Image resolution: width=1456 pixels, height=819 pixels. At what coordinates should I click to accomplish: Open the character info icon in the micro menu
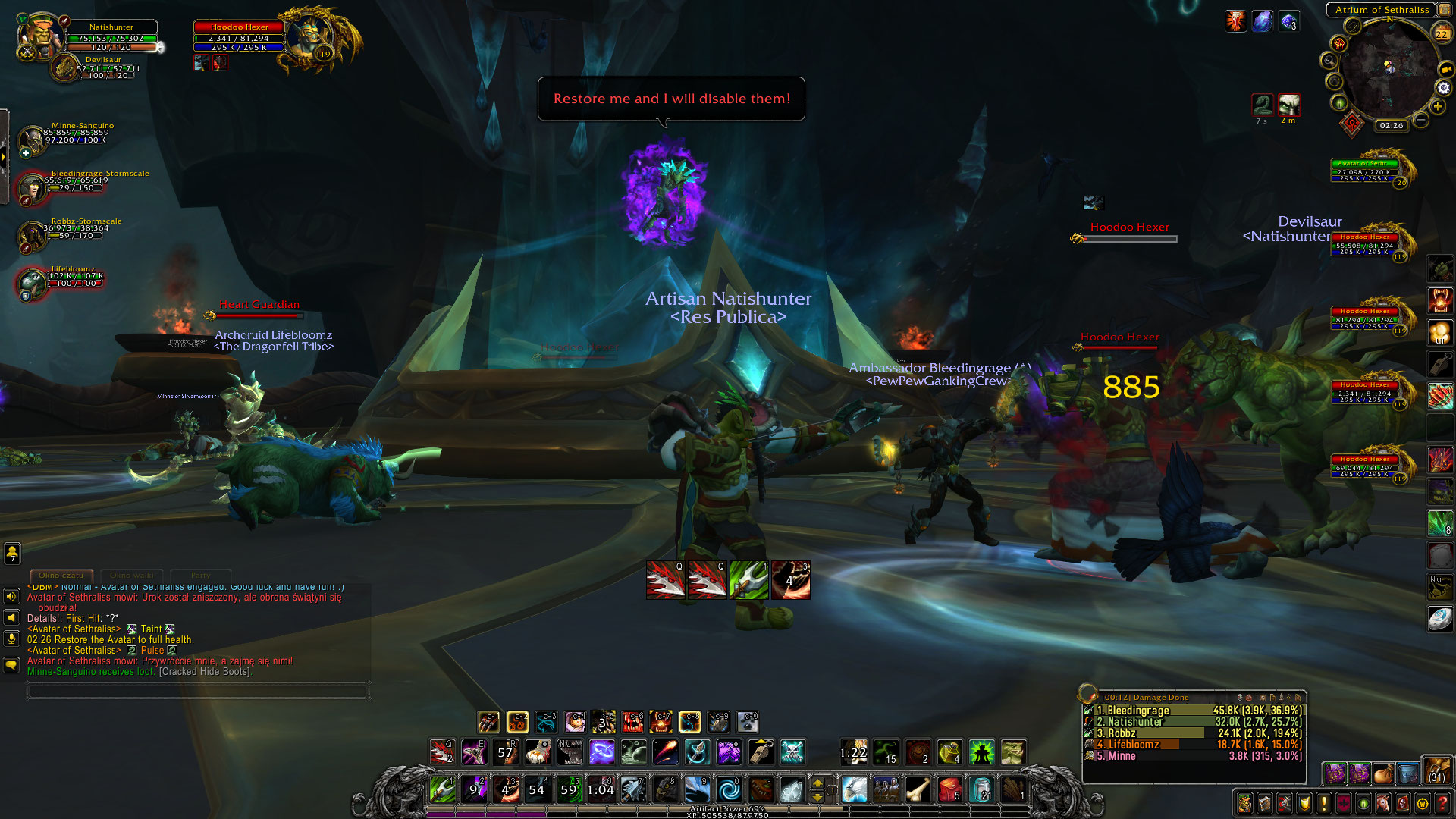click(1245, 804)
